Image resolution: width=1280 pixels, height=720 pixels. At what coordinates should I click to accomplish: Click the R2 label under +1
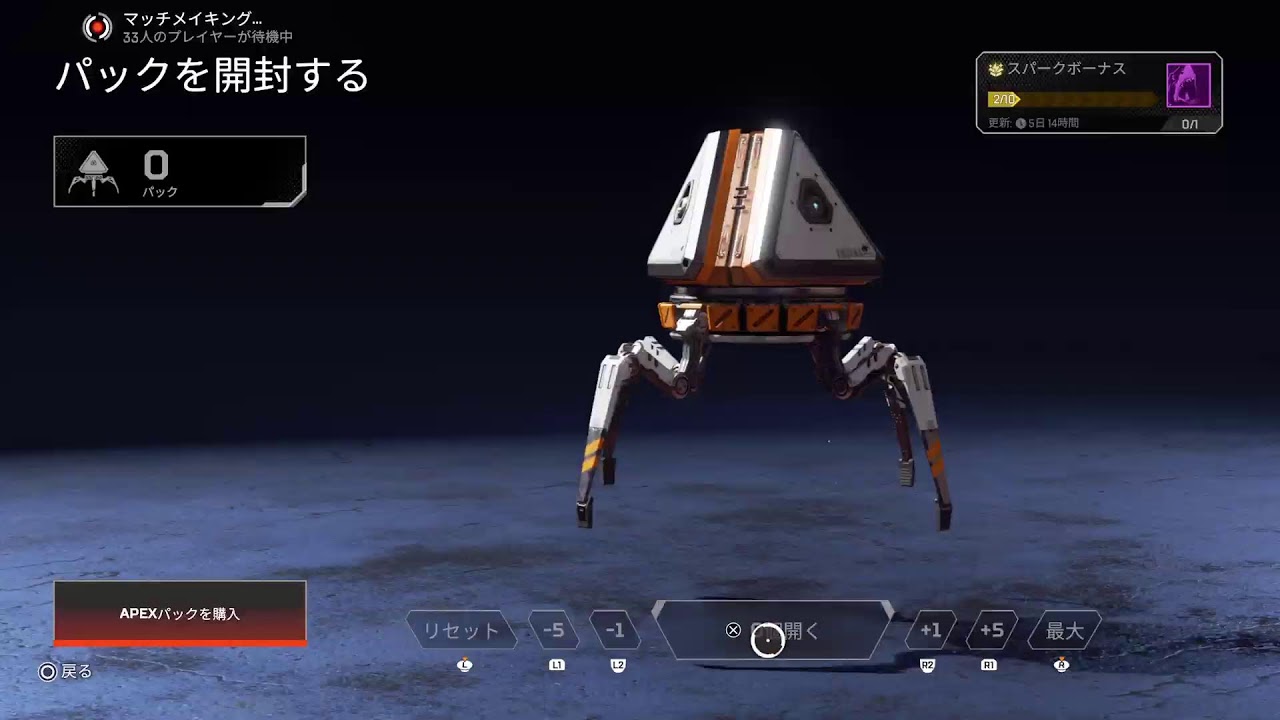coord(926,663)
